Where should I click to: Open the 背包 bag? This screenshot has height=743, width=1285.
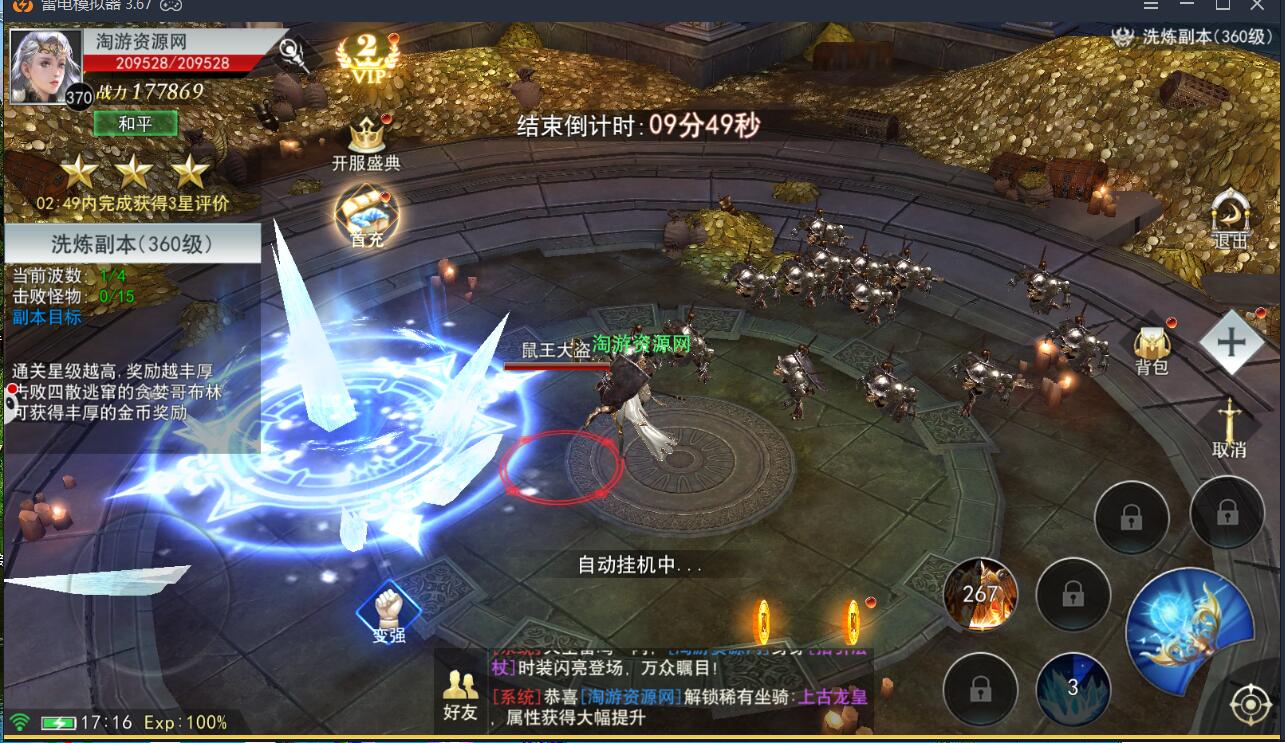click(1152, 350)
